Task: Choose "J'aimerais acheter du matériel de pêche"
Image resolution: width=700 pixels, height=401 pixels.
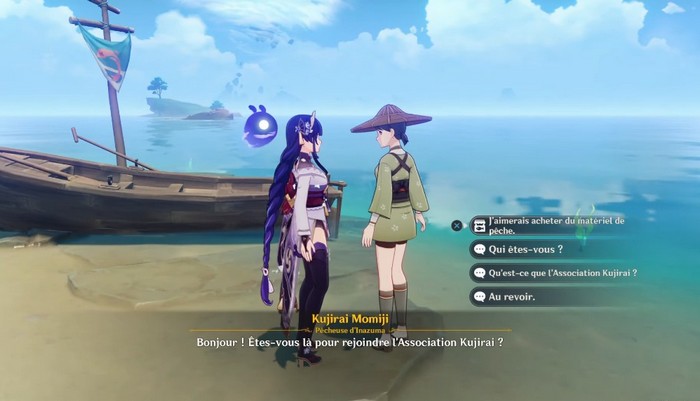Action: [555, 226]
